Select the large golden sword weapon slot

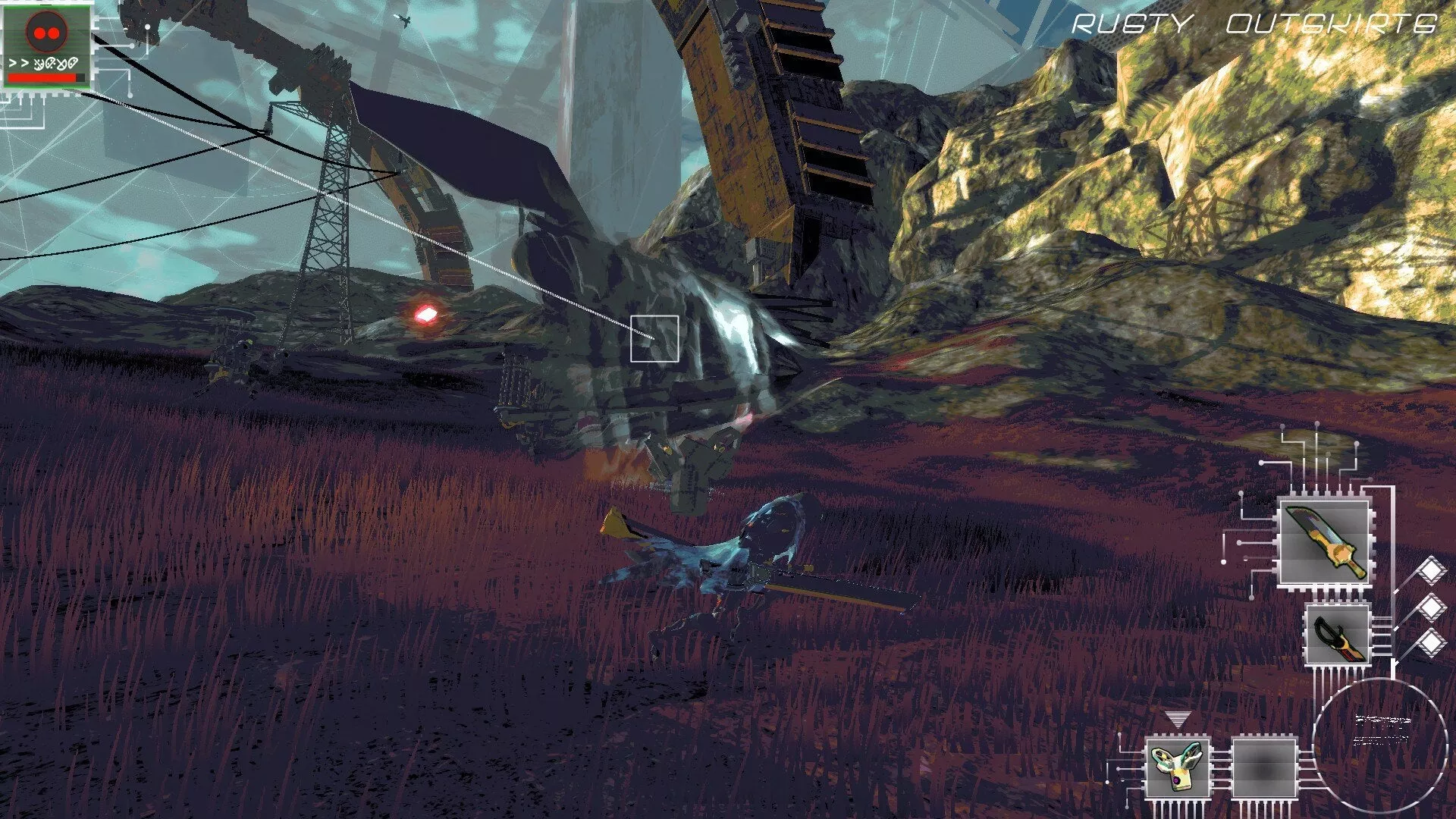click(1324, 543)
